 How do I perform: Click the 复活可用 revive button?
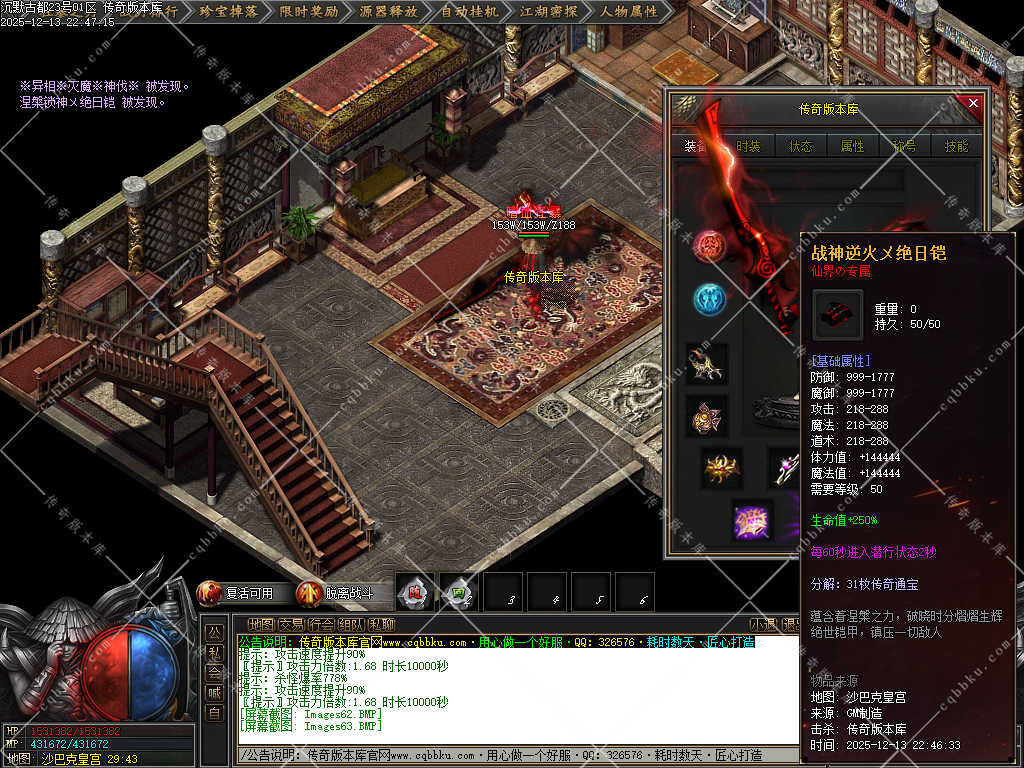tap(238, 593)
